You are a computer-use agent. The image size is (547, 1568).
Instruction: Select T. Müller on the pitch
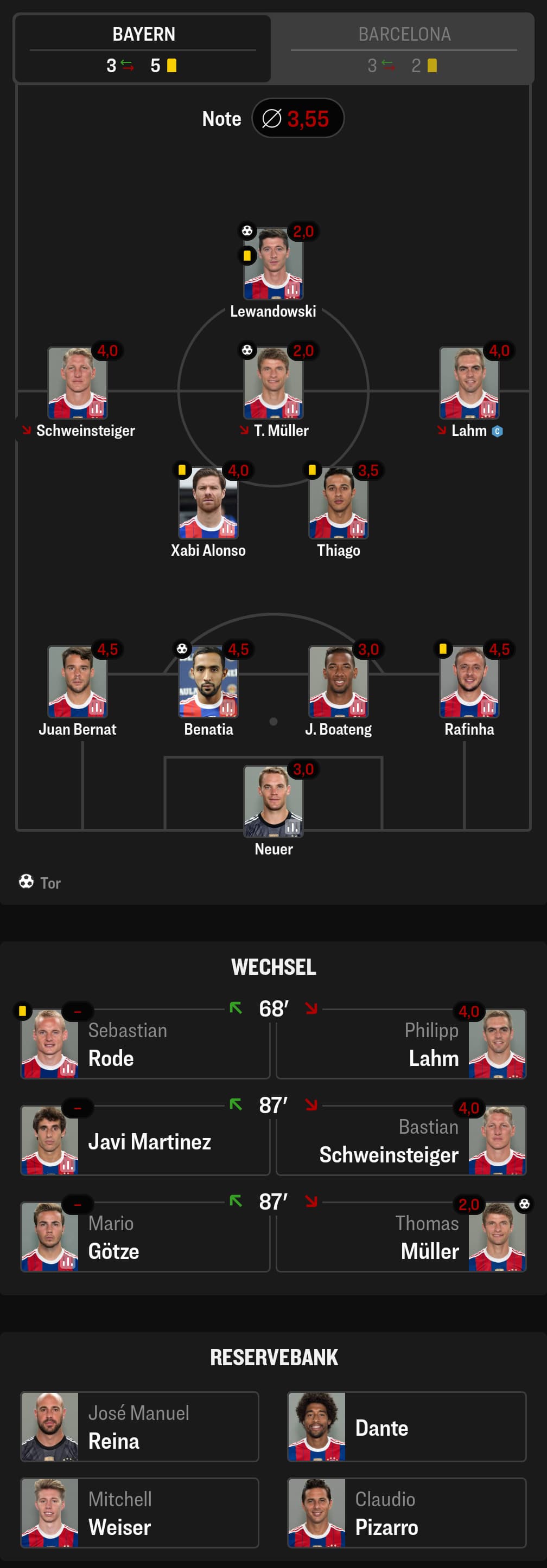pos(273,383)
